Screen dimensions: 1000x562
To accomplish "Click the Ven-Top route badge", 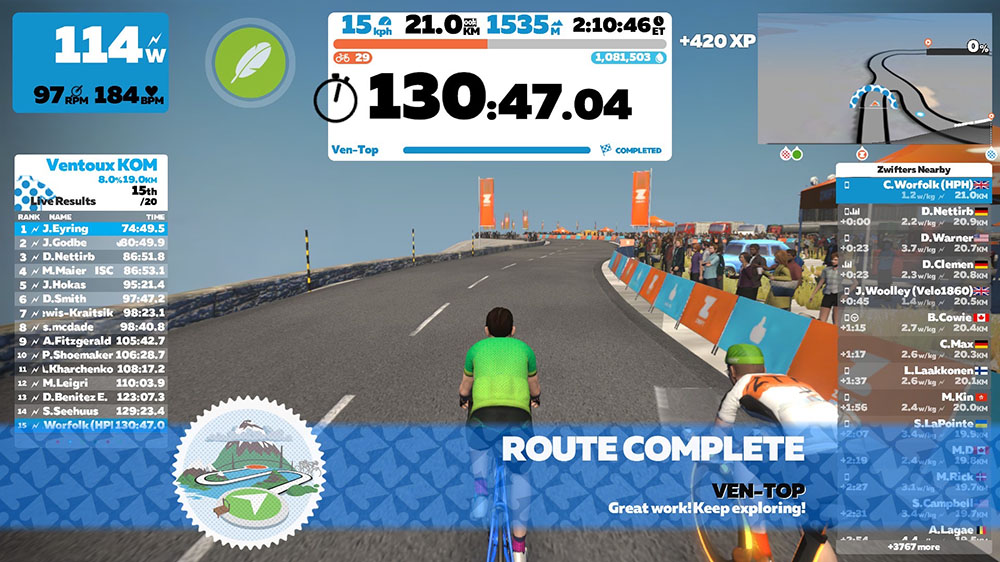I will pyautogui.click(x=250, y=471).
